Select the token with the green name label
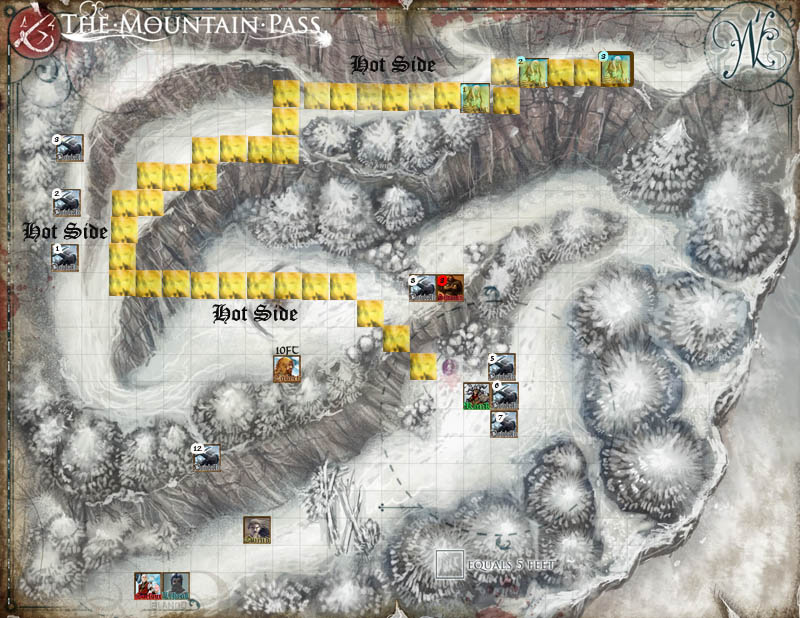Viewport: 800px width, 618px height. point(477,396)
